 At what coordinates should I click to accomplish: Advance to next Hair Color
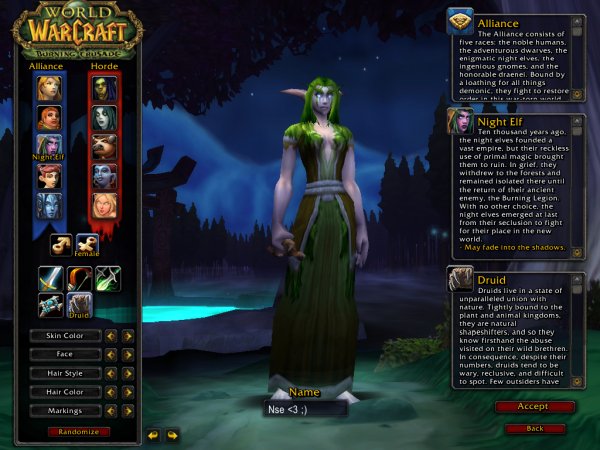(x=127, y=392)
